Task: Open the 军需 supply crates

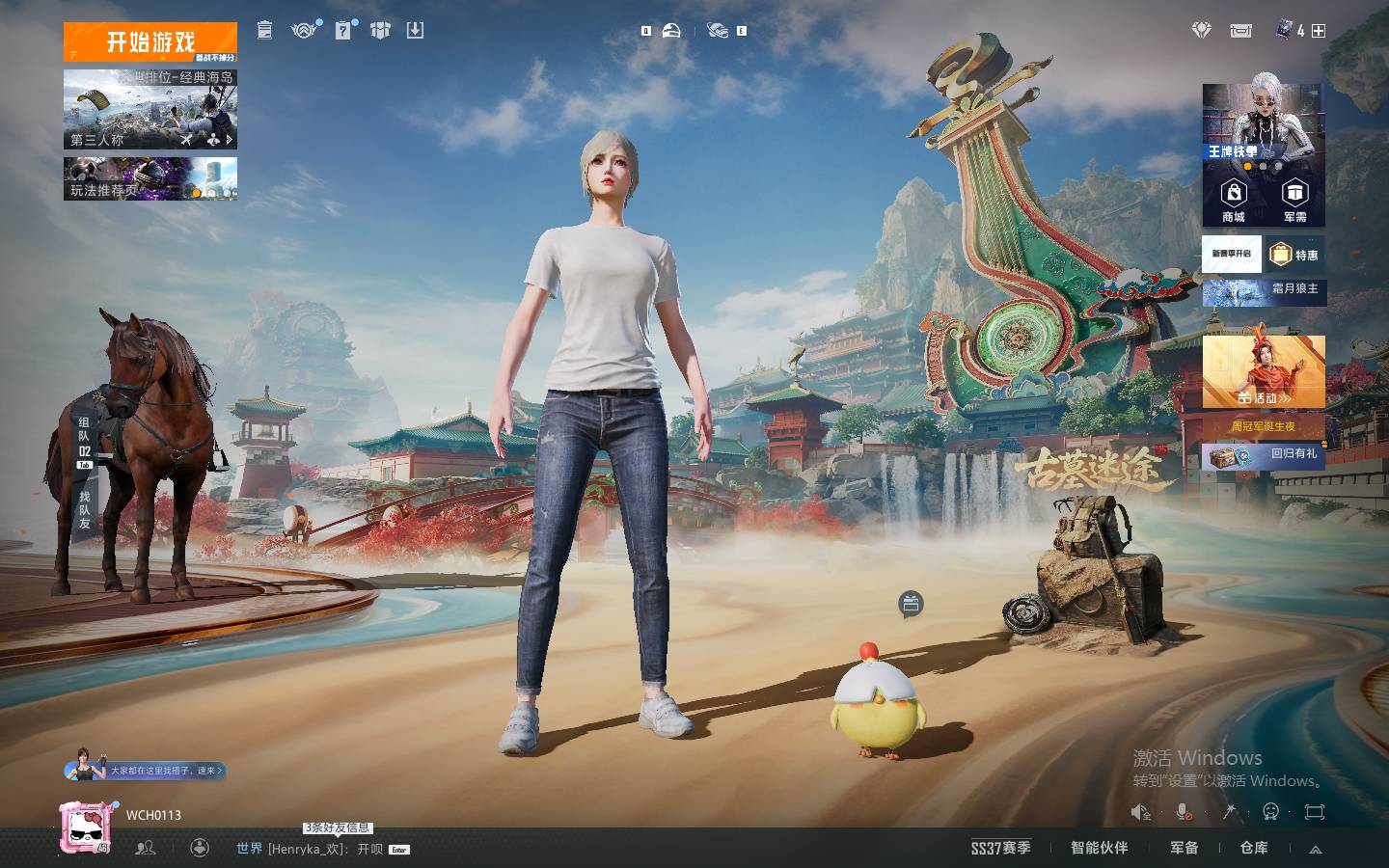Action: 1294,201
